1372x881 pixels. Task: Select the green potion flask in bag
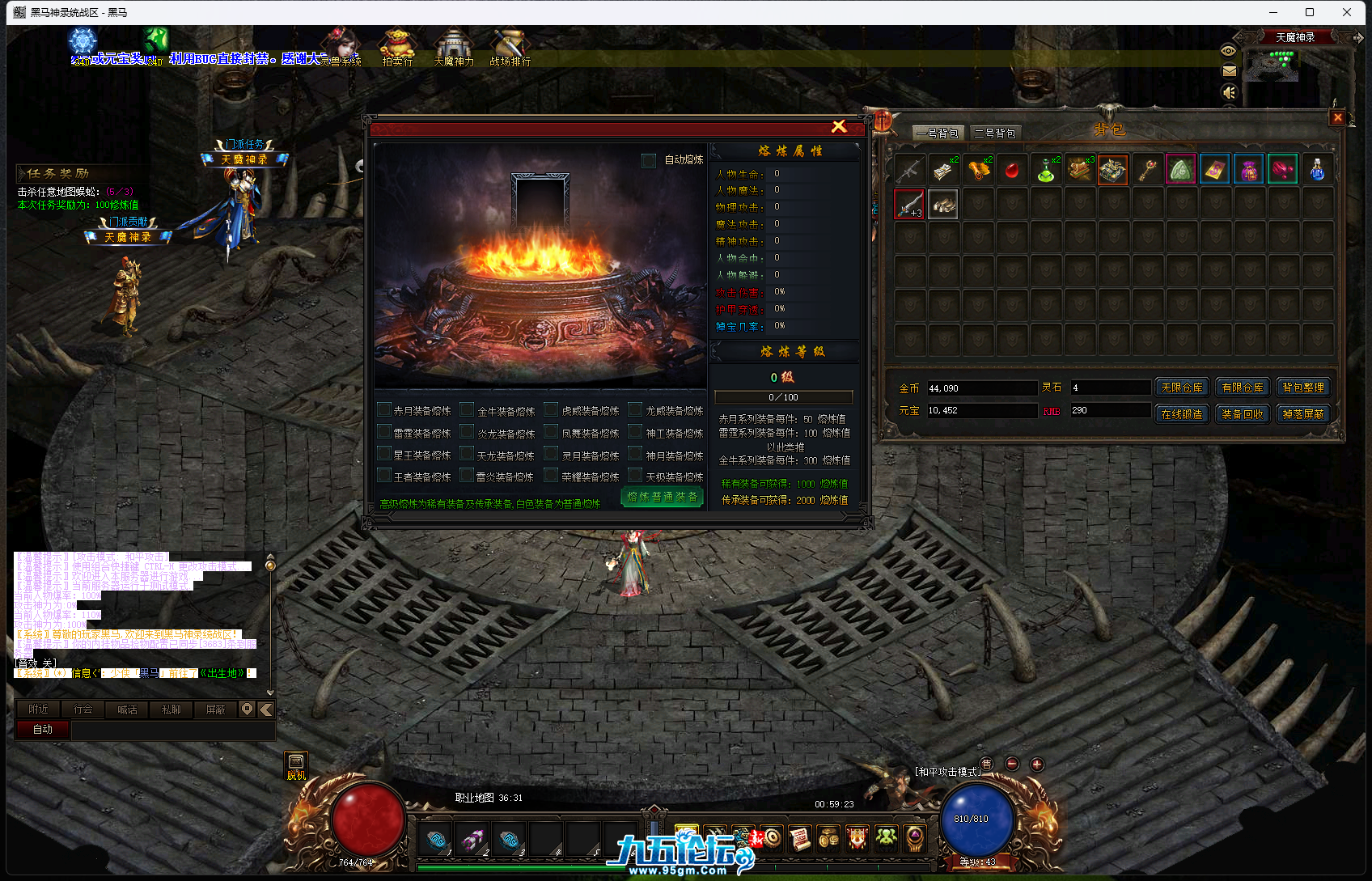[1045, 170]
